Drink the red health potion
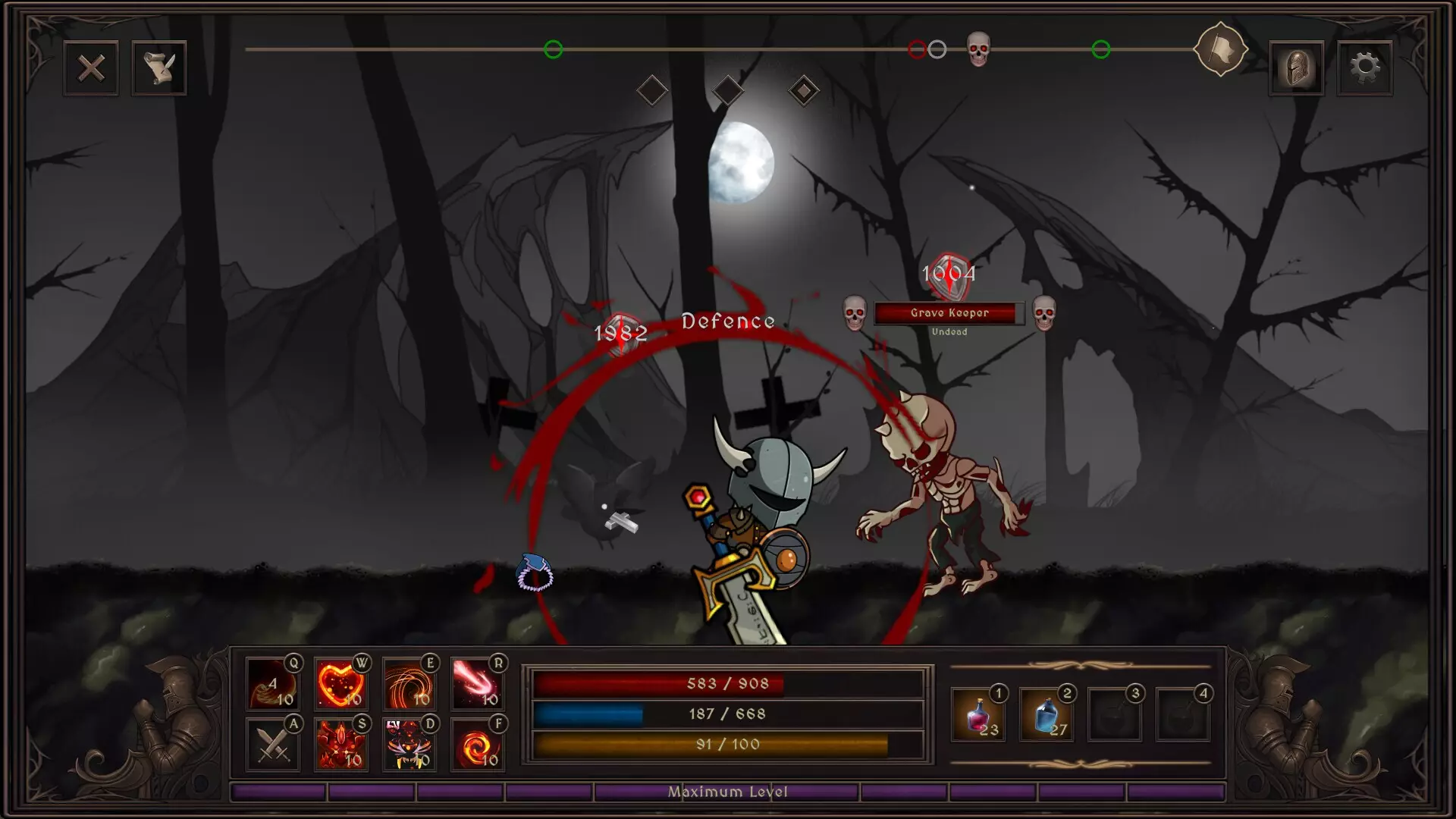This screenshot has height=819, width=1456. pyautogui.click(x=978, y=714)
